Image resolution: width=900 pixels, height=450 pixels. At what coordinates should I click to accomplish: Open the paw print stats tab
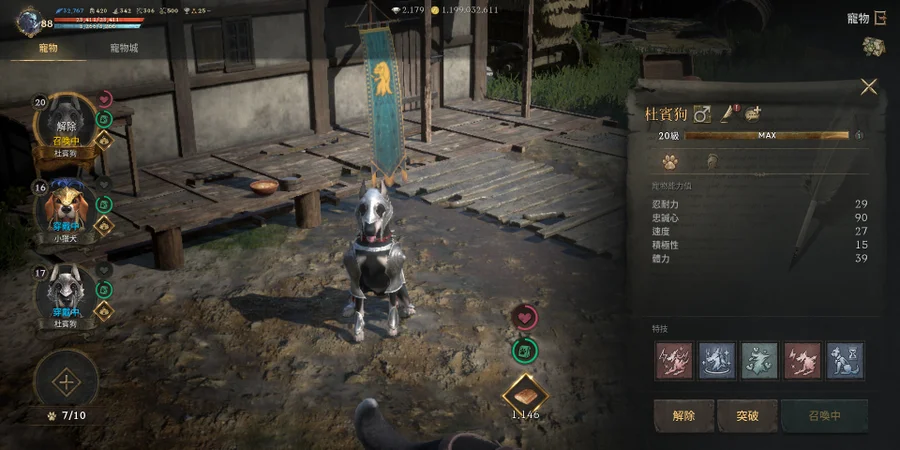tap(670, 160)
